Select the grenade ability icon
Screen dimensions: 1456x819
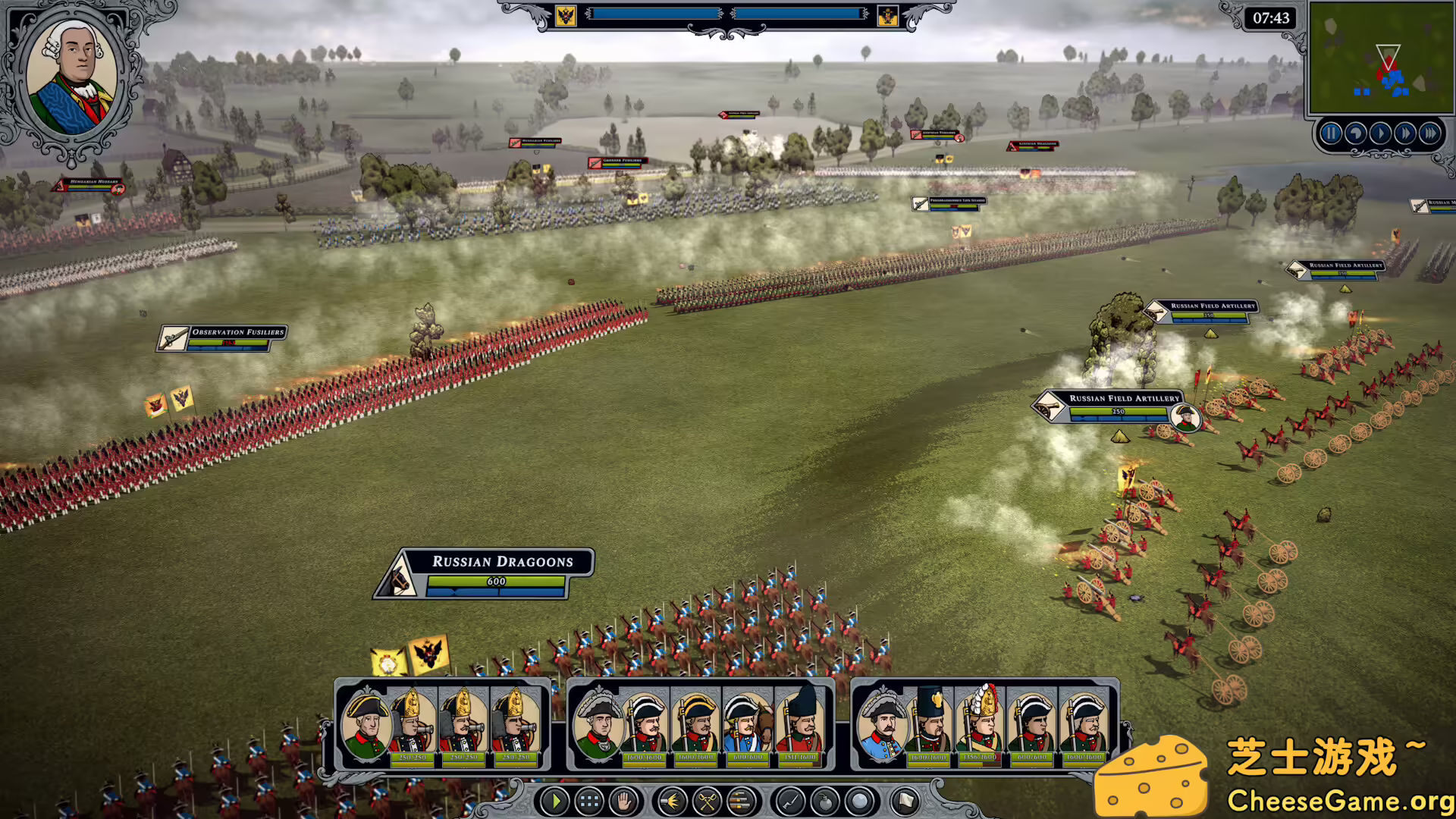pos(825,801)
